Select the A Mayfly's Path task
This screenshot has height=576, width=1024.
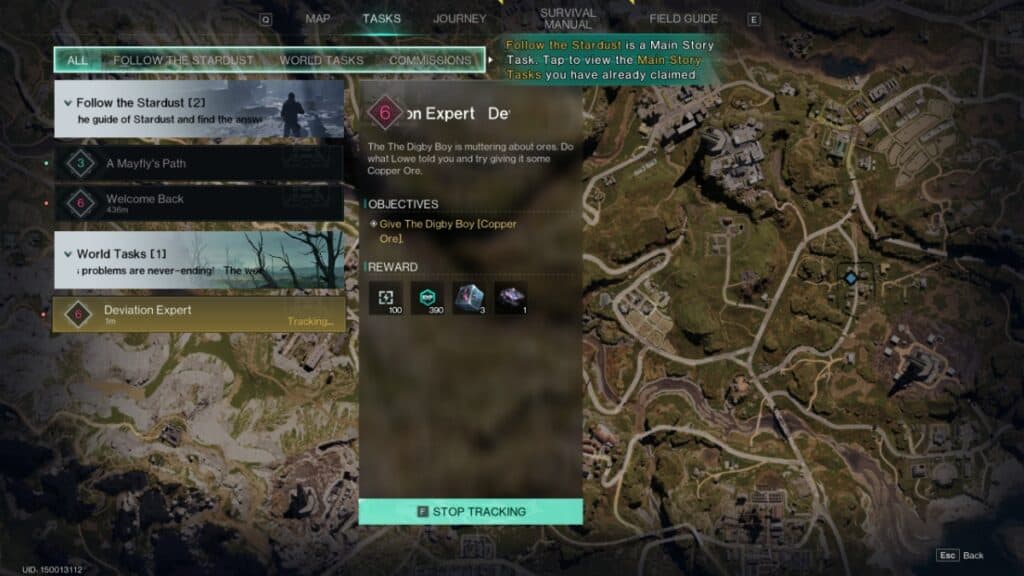click(200, 163)
